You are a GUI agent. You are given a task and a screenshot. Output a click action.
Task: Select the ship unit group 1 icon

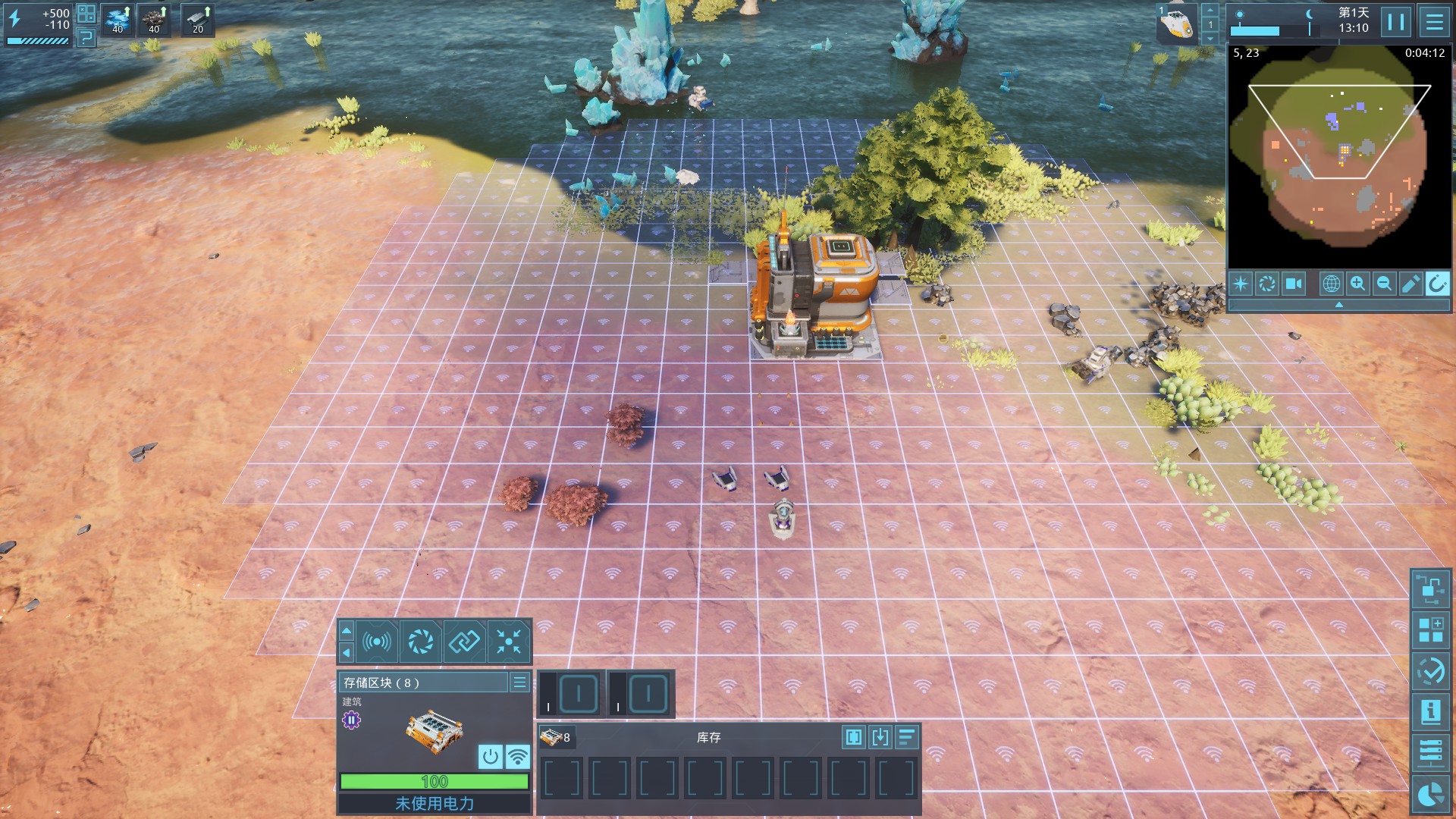1176,24
